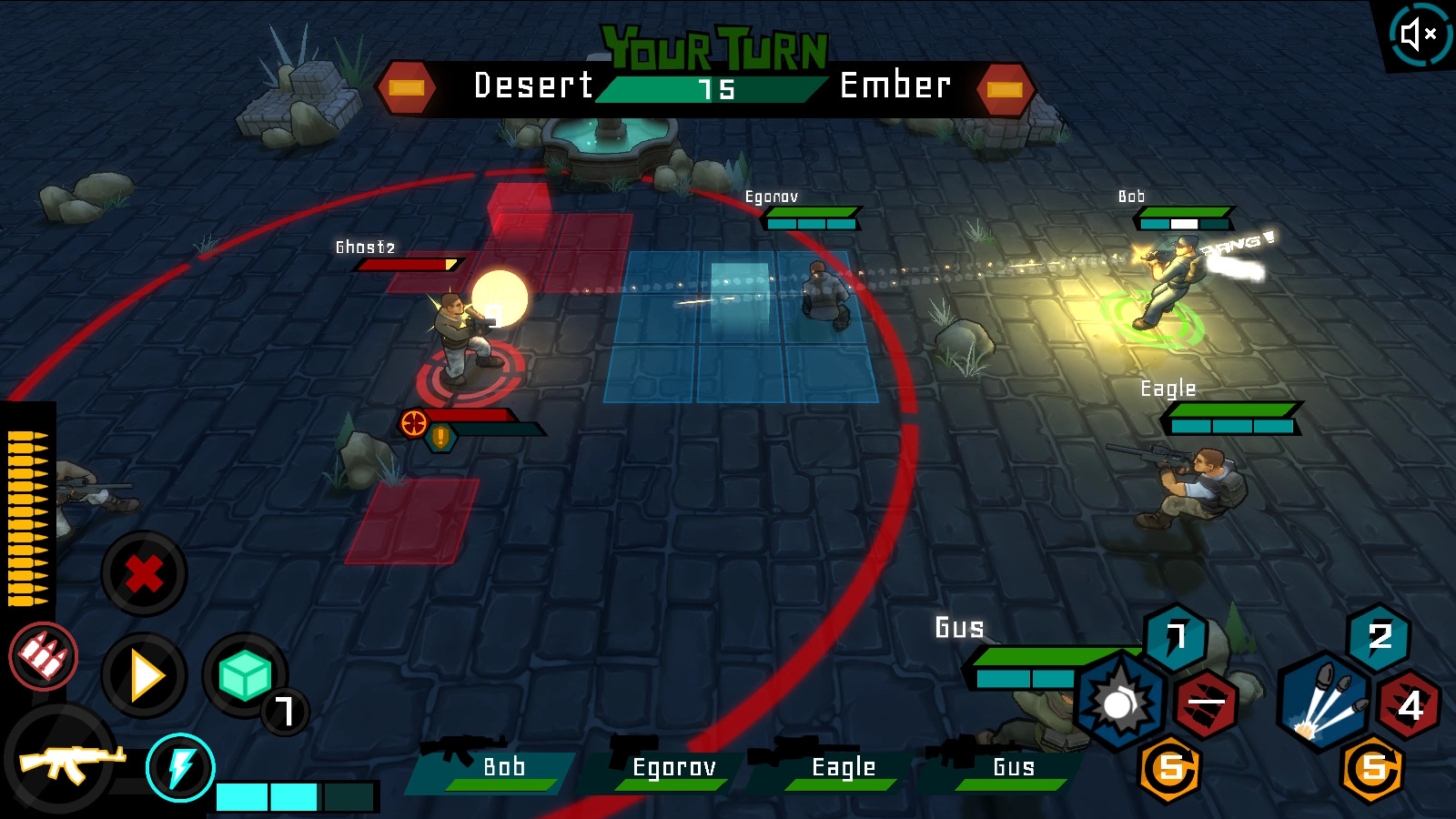This screenshot has width=1456, height=819.
Task: Select squad member Bob's tab
Action: (x=496, y=768)
